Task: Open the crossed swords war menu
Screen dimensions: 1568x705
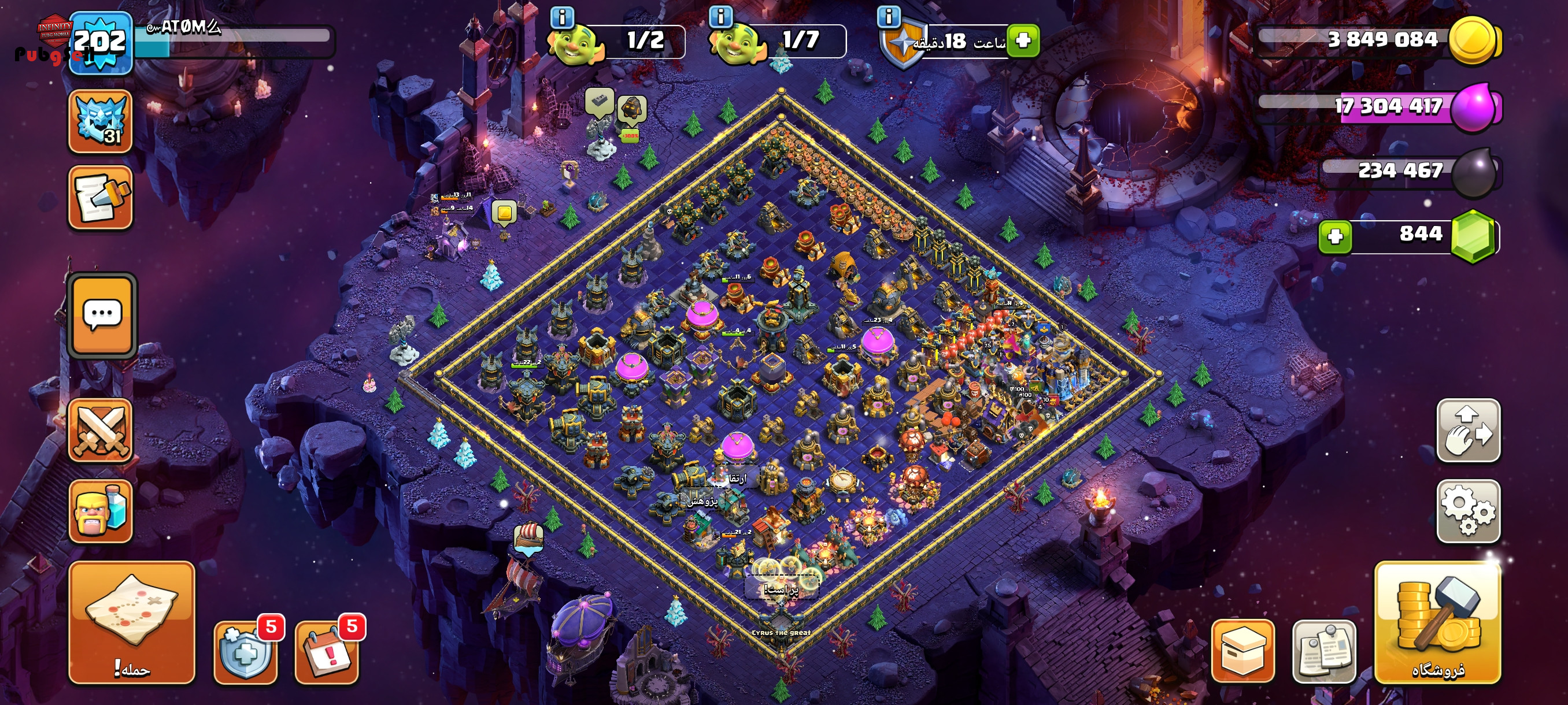Action: tap(101, 431)
